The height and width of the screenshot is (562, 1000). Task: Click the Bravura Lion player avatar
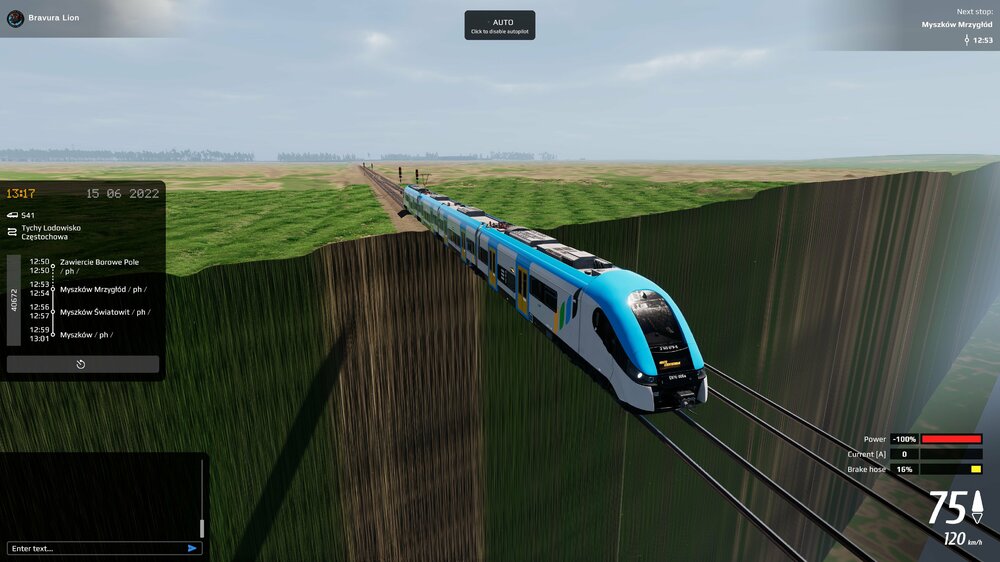tap(15, 18)
